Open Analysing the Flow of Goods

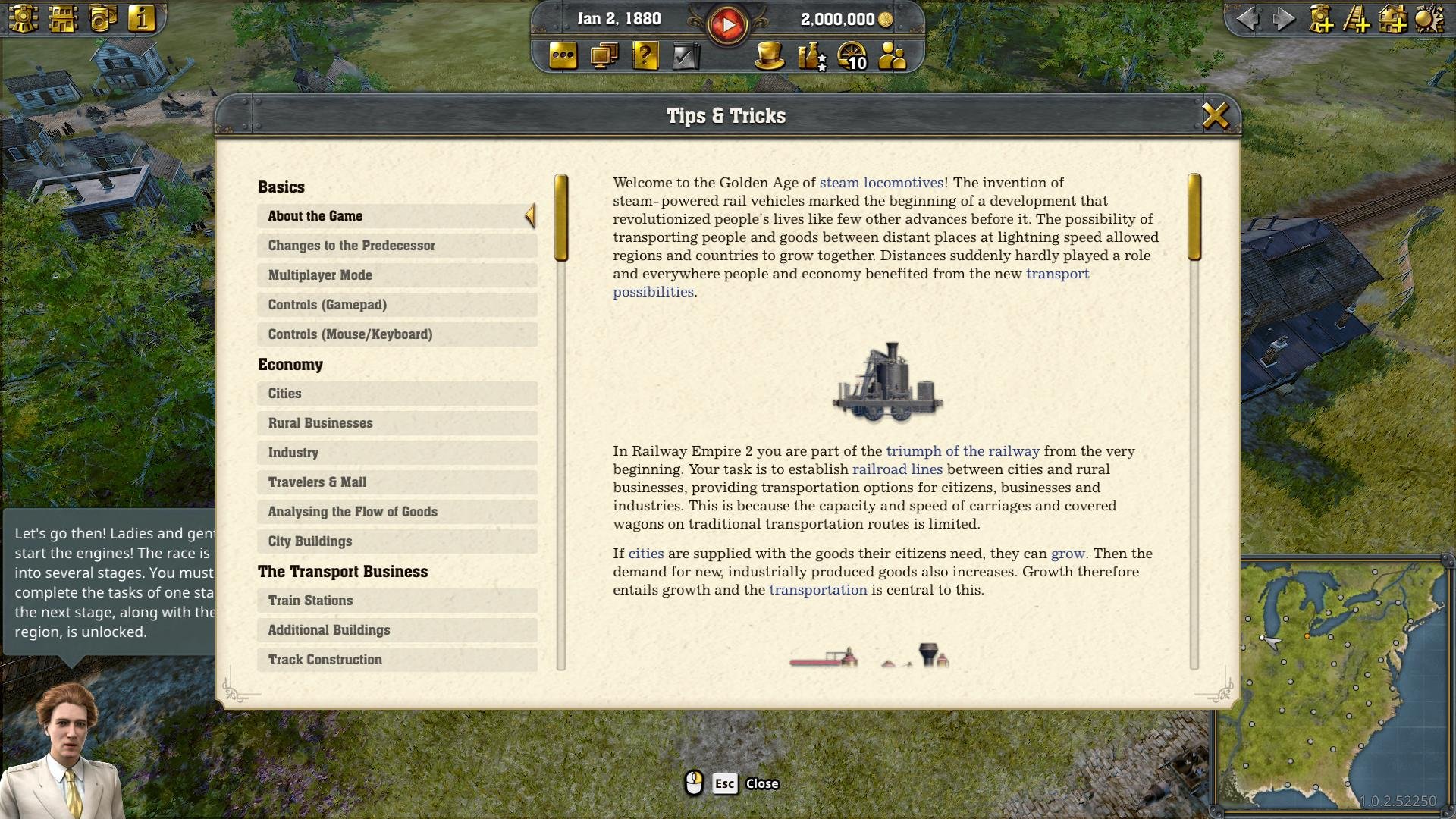coord(396,512)
